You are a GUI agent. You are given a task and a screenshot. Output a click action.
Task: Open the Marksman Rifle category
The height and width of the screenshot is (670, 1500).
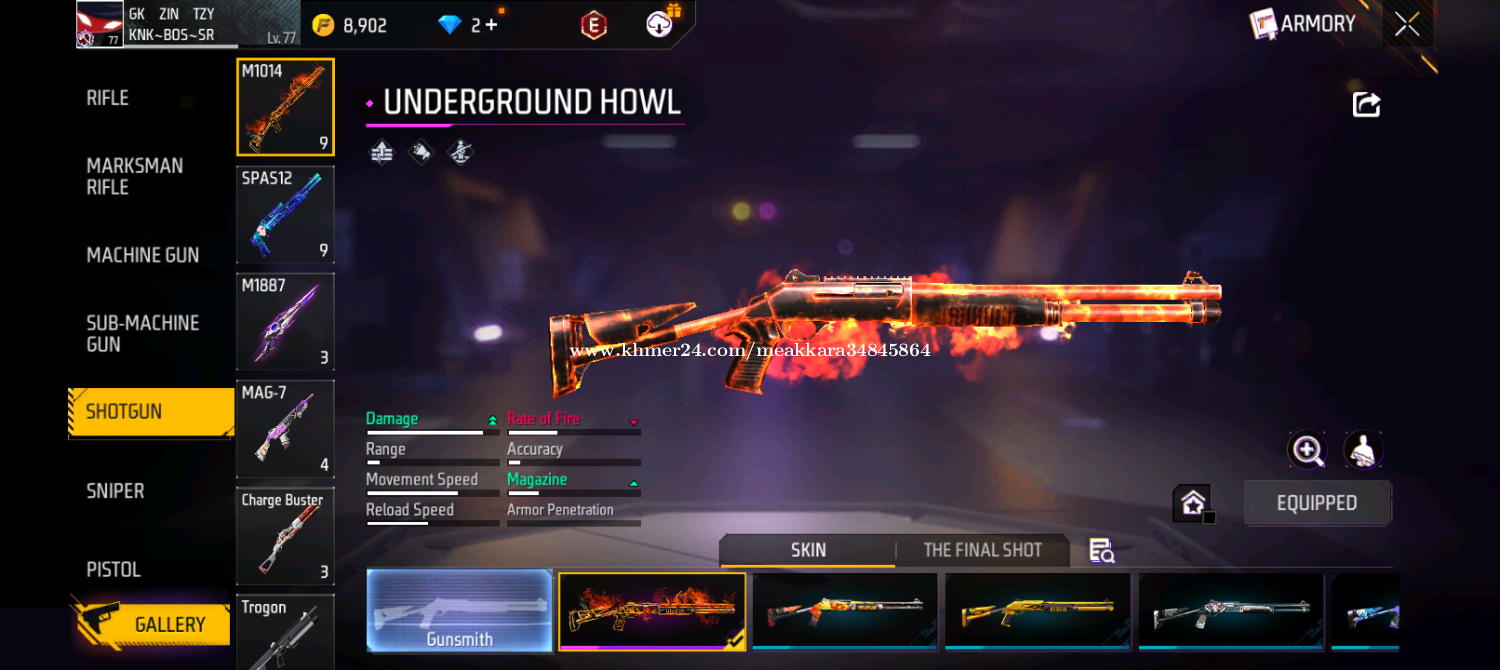pos(134,176)
